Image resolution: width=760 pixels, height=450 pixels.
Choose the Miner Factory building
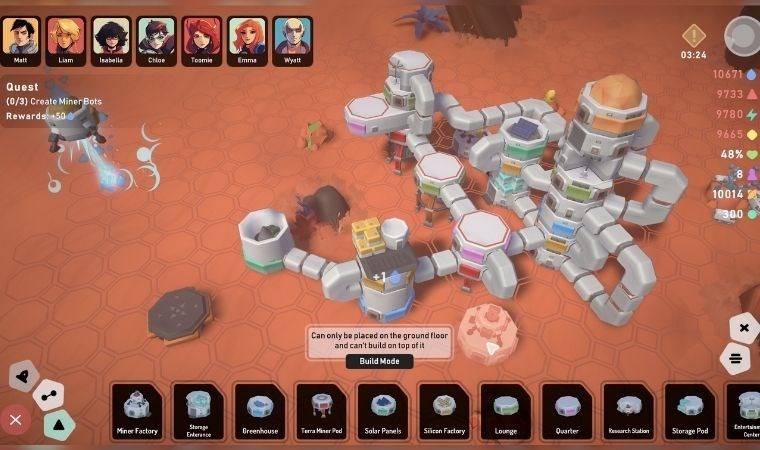[x=136, y=411]
